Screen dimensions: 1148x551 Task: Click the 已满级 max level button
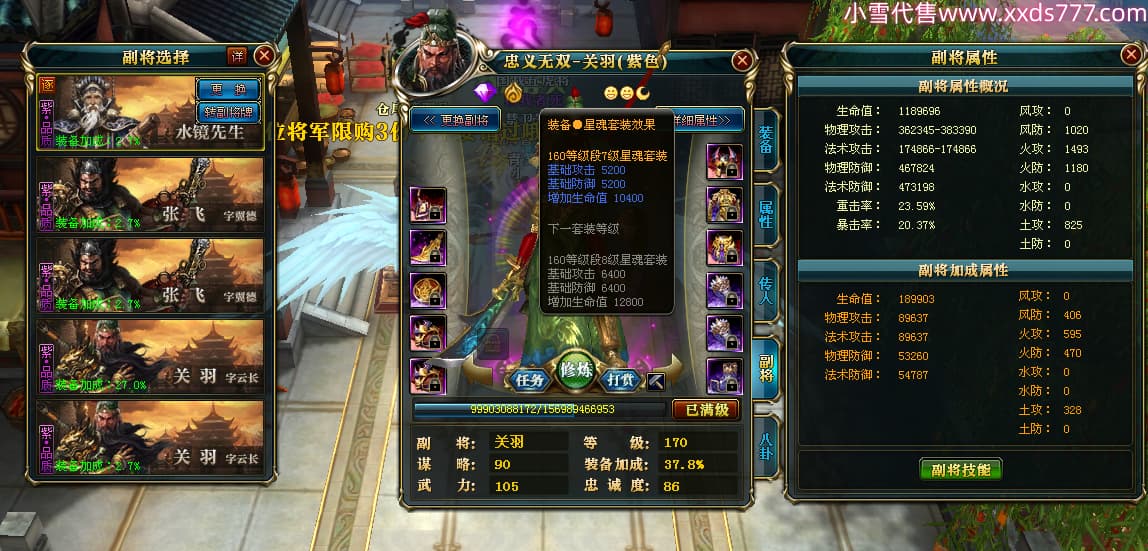(x=705, y=409)
